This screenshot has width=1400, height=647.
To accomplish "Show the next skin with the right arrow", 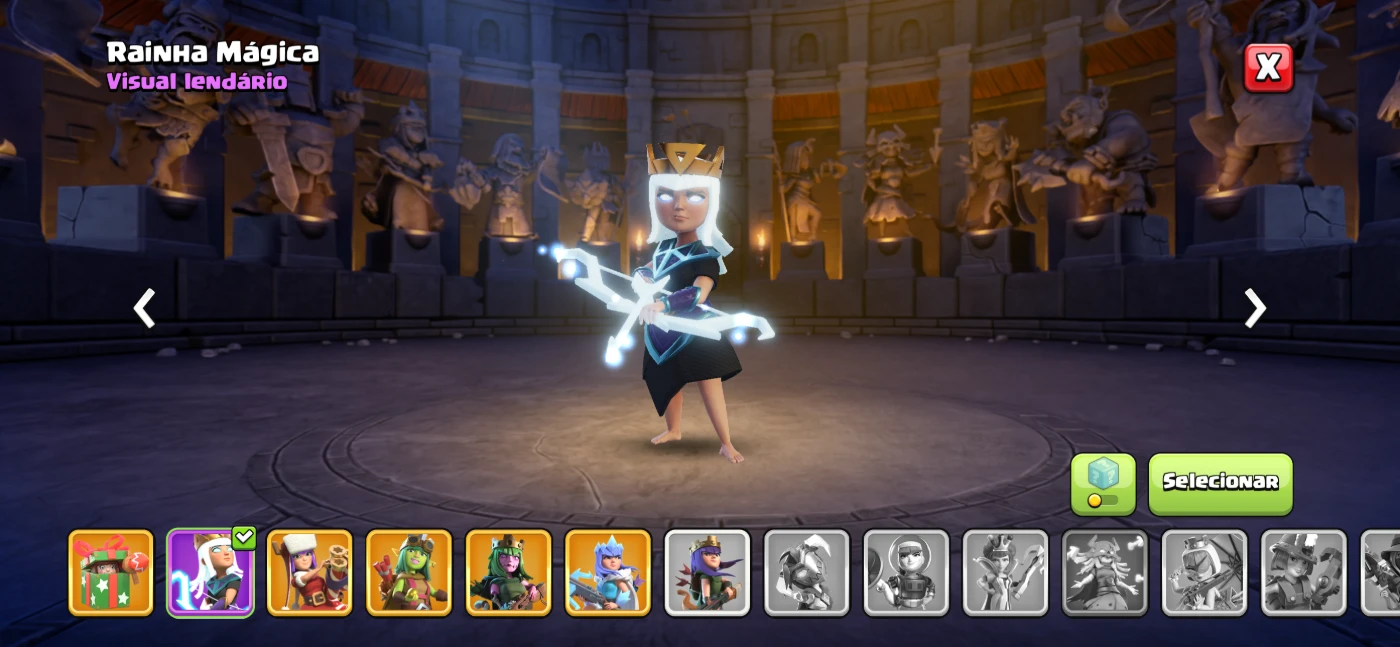I will pyautogui.click(x=1255, y=308).
